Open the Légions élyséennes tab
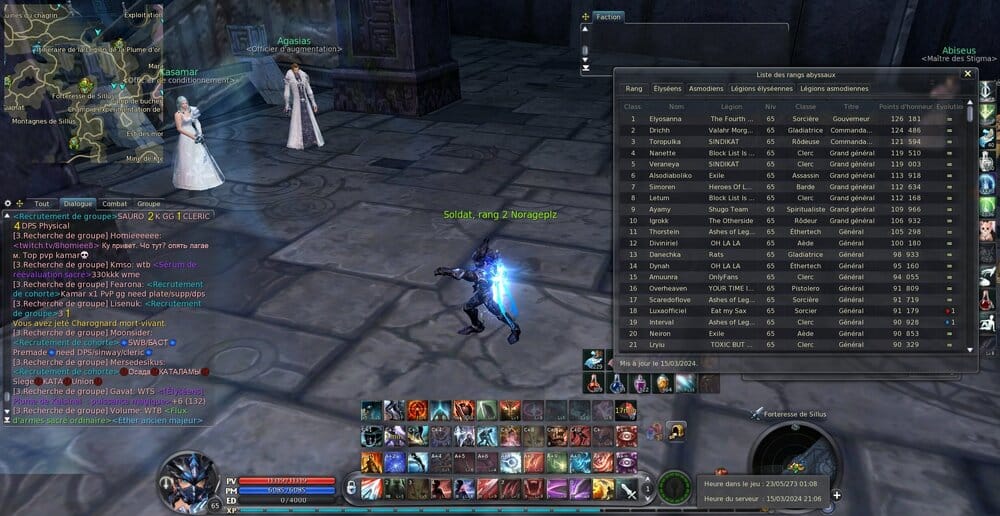The width and height of the screenshot is (1000, 516). point(761,89)
